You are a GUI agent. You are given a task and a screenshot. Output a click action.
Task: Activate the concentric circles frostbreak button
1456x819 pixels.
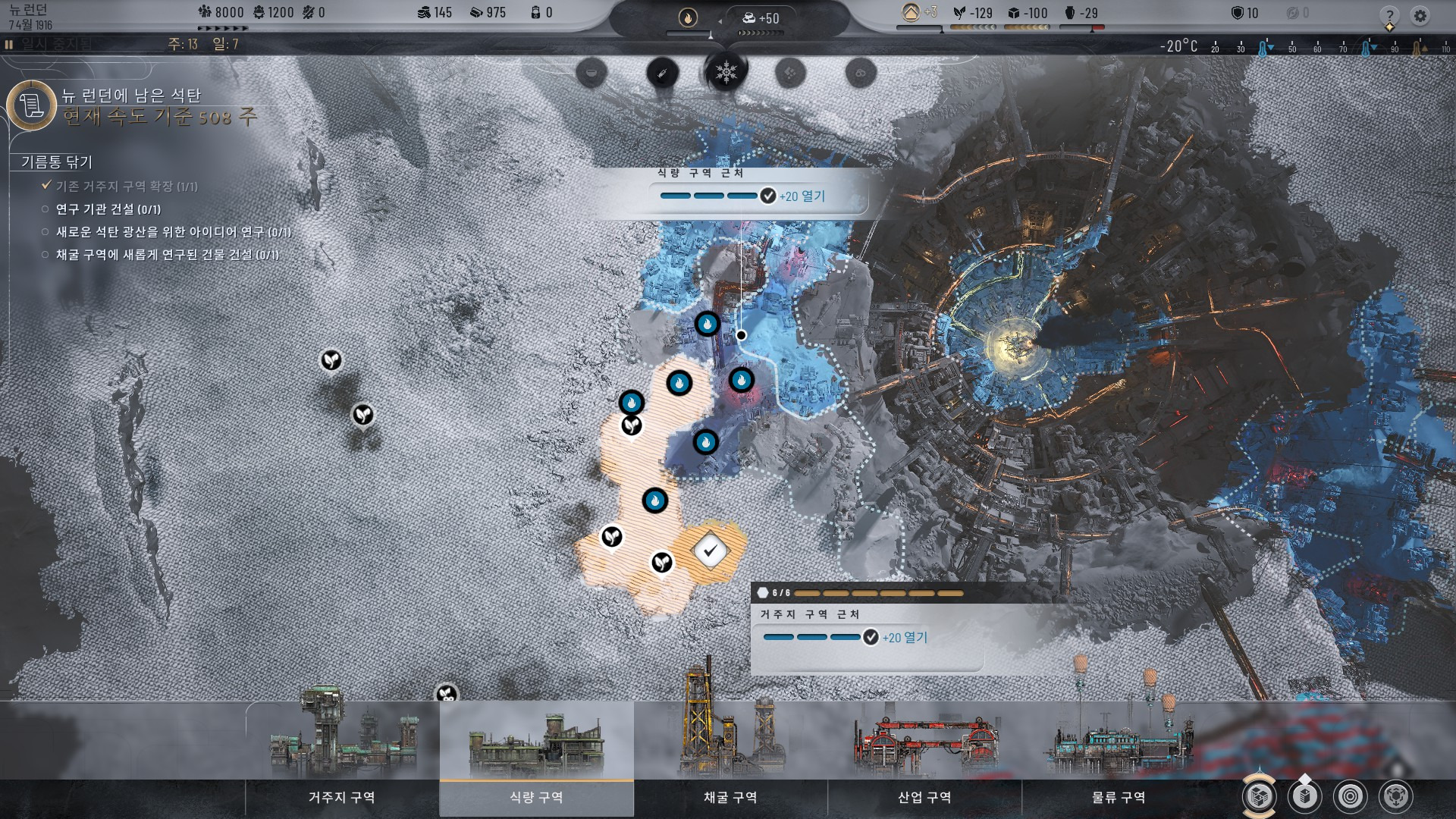tap(1350, 796)
